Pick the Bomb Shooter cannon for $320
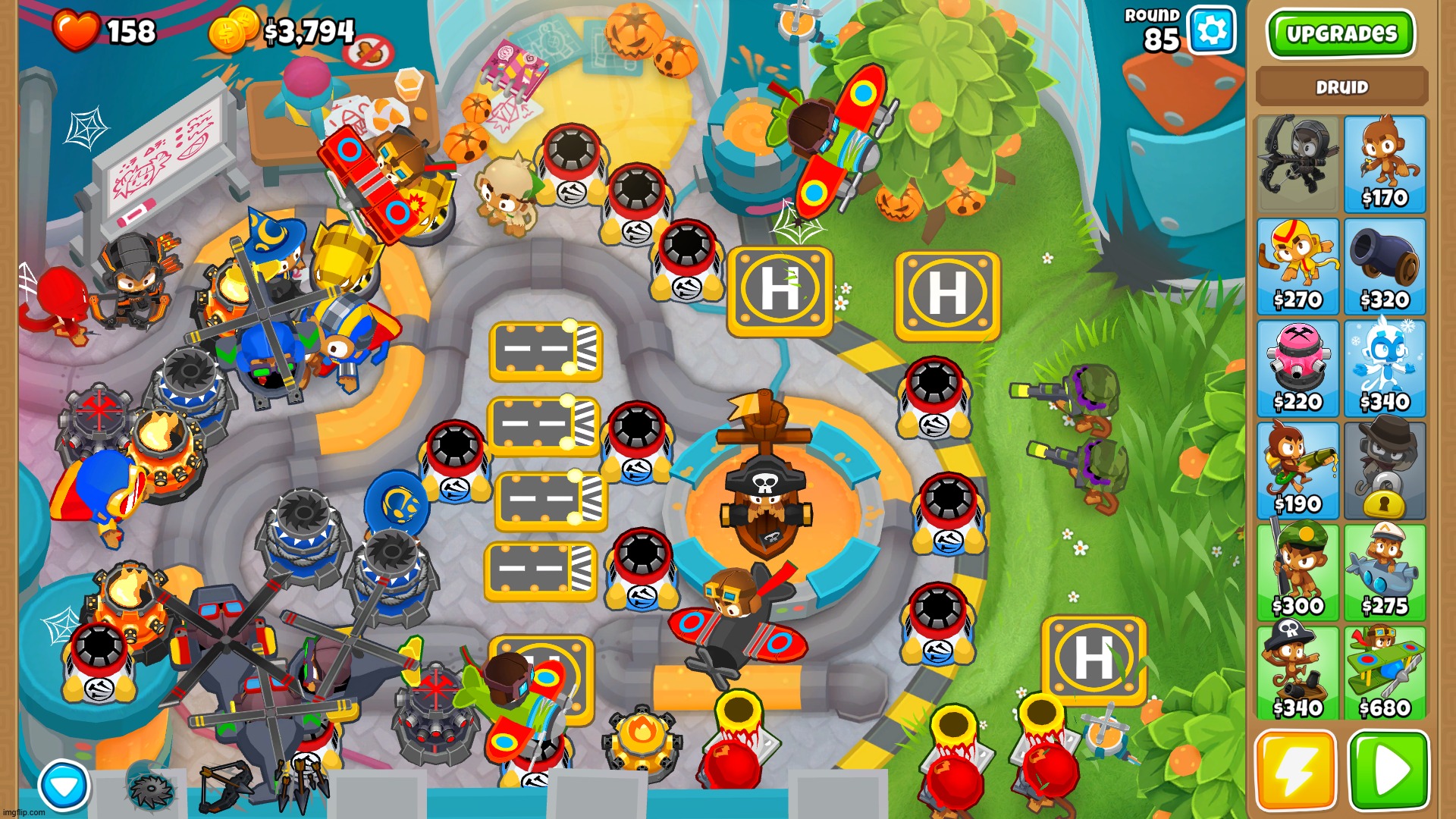Viewport: 1456px width, 819px height. [1385, 266]
